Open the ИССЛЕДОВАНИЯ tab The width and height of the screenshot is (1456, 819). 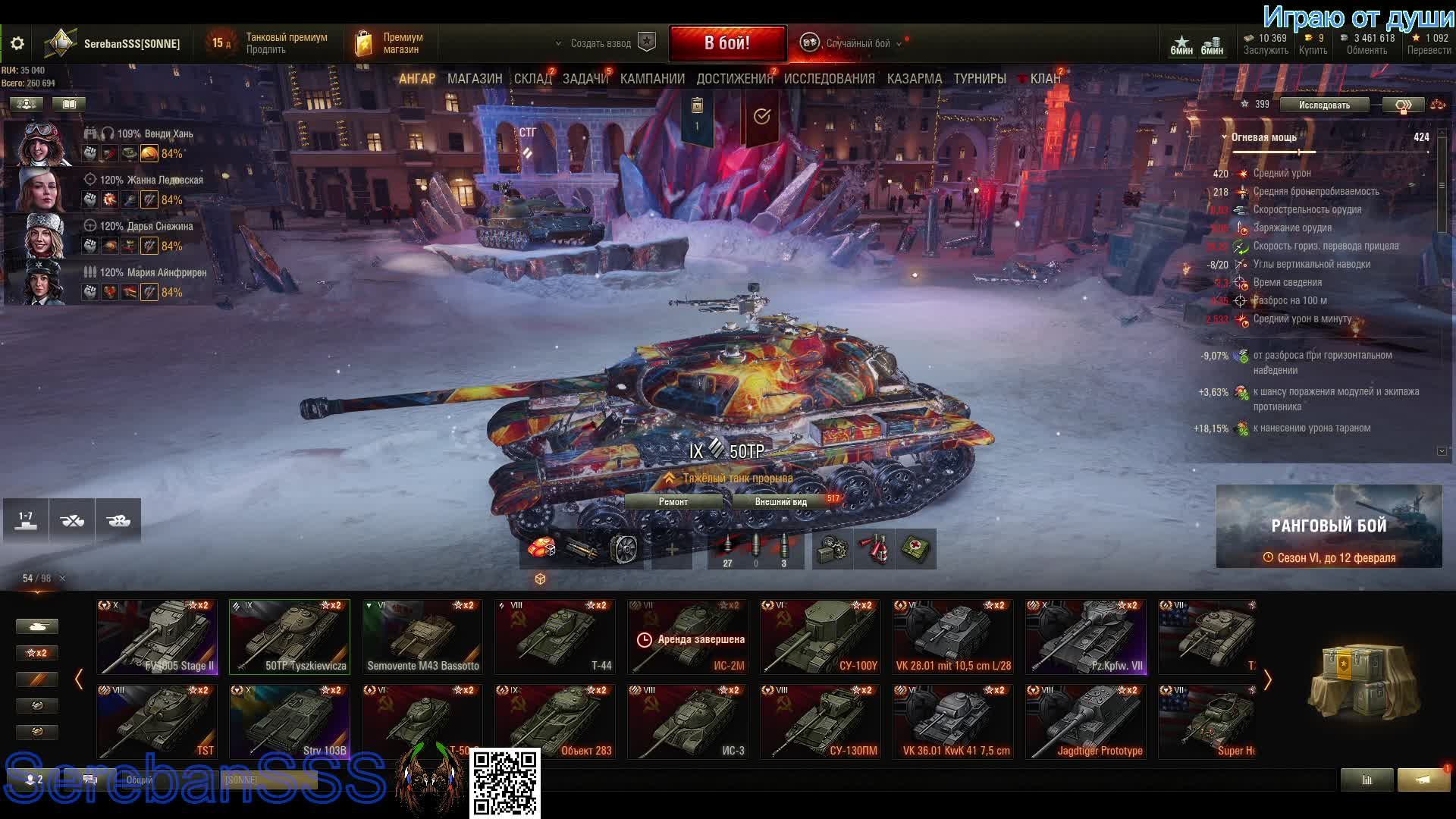pos(829,79)
